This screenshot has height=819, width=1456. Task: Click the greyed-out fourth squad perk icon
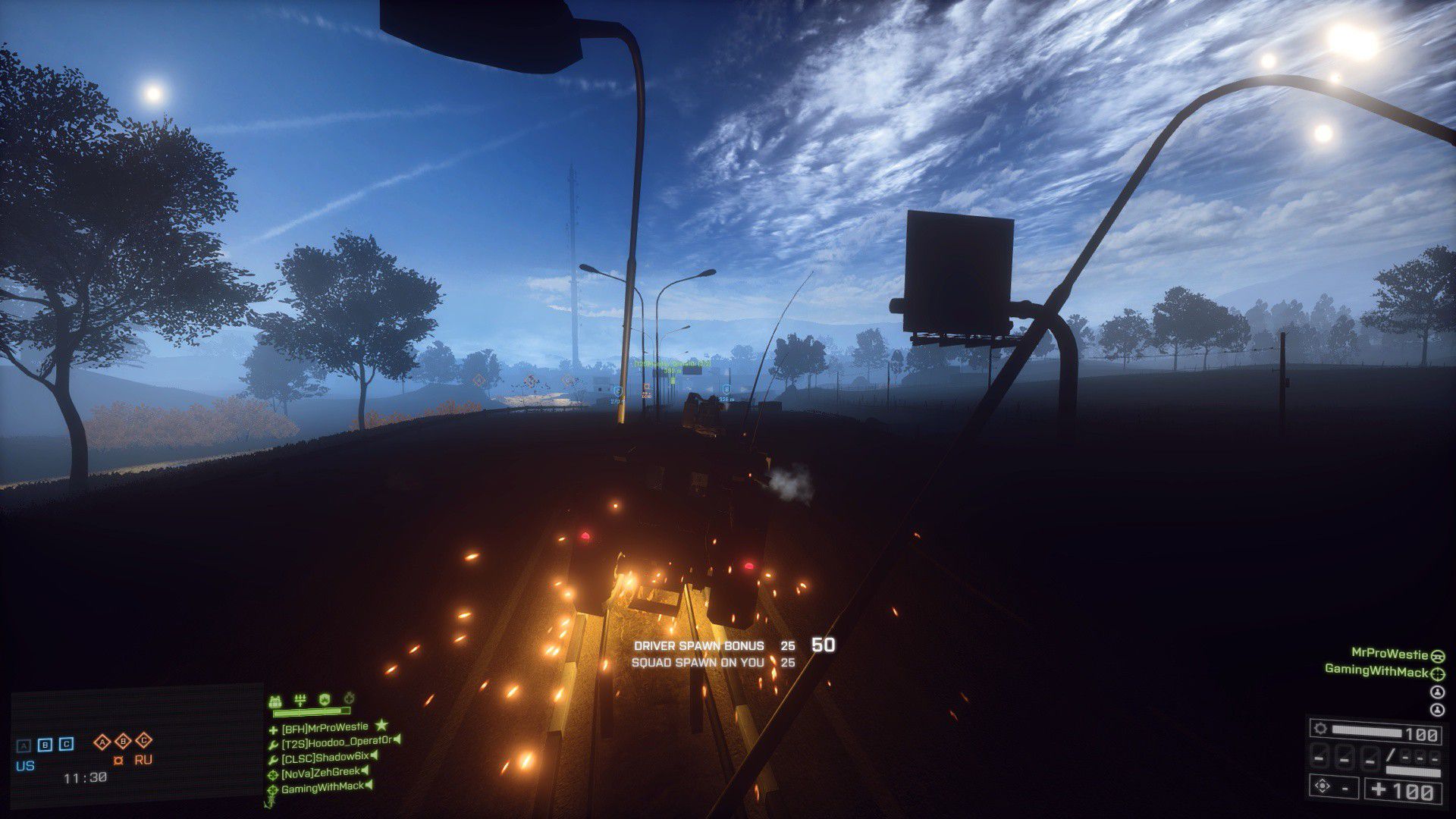pyautogui.click(x=349, y=698)
